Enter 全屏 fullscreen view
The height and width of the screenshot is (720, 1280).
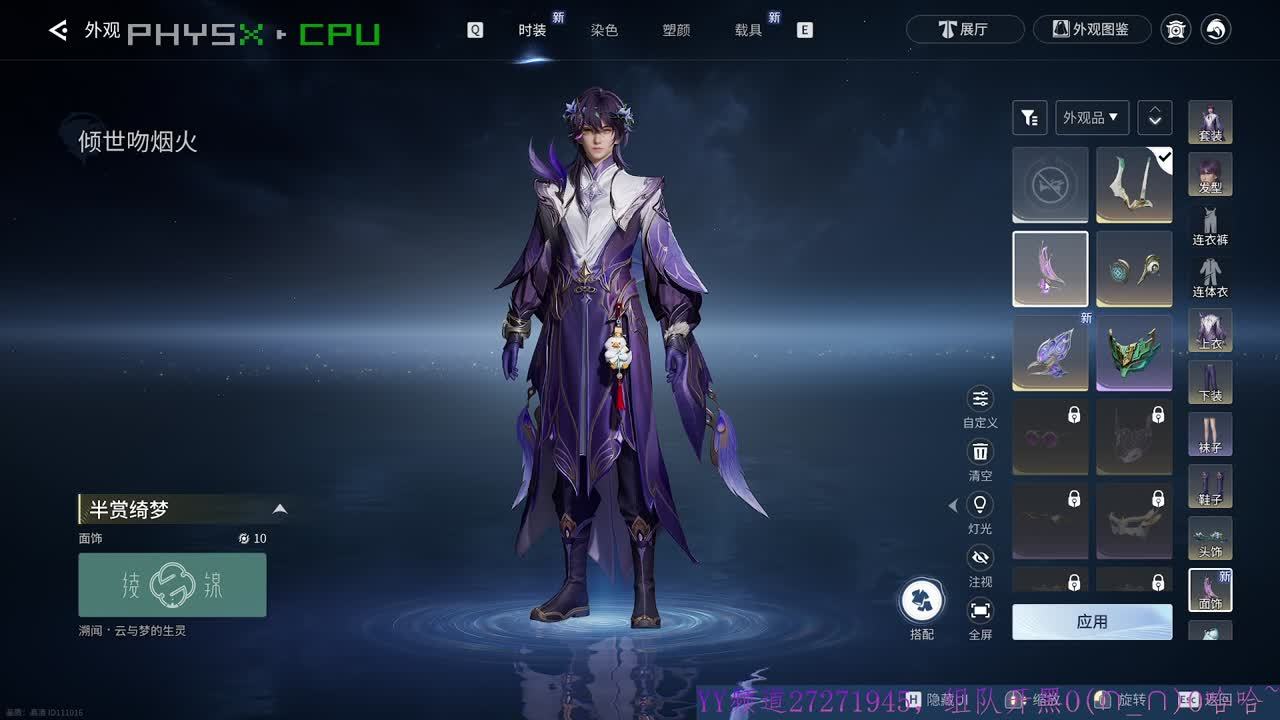(x=980, y=618)
